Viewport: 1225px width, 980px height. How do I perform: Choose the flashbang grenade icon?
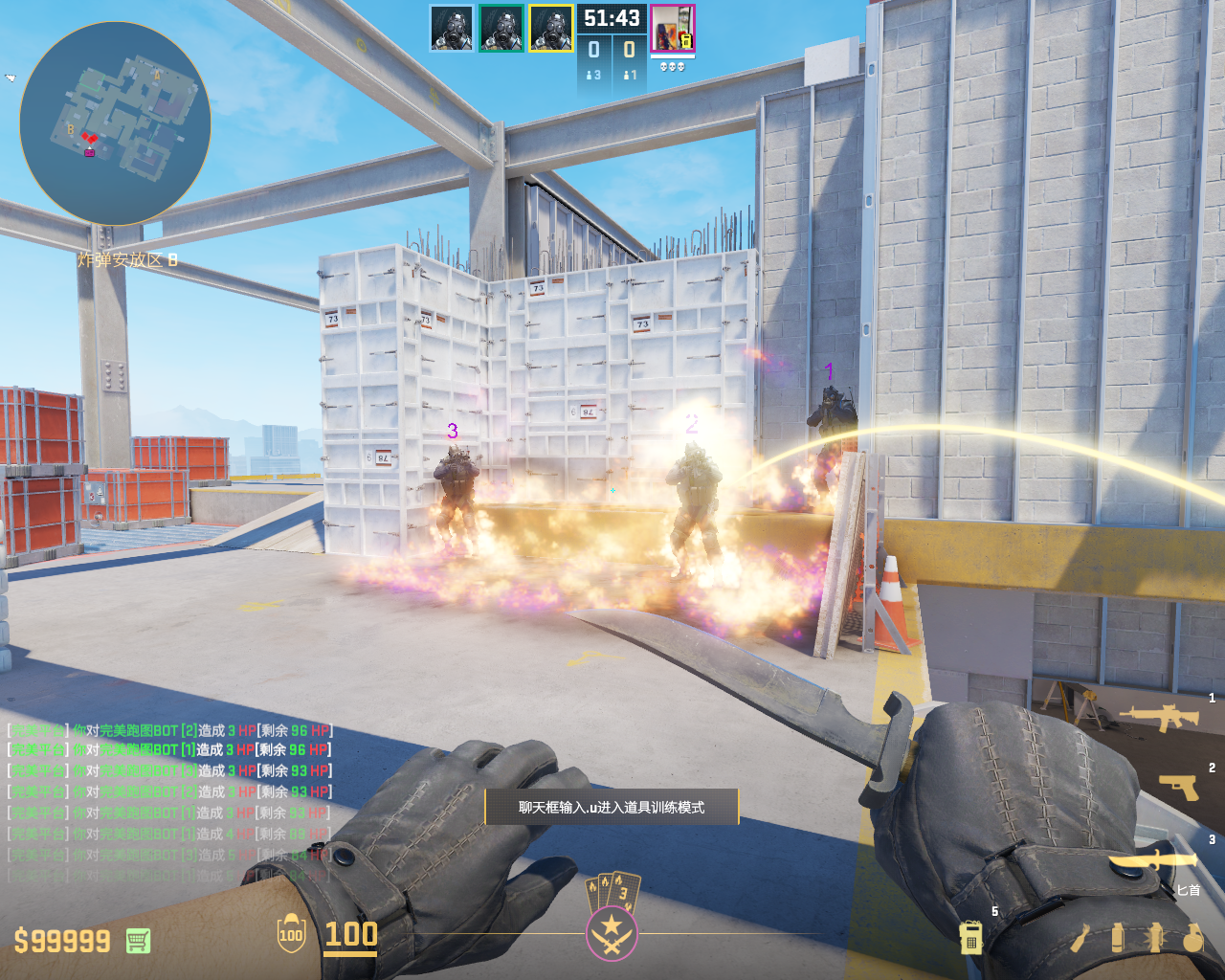click(1155, 938)
